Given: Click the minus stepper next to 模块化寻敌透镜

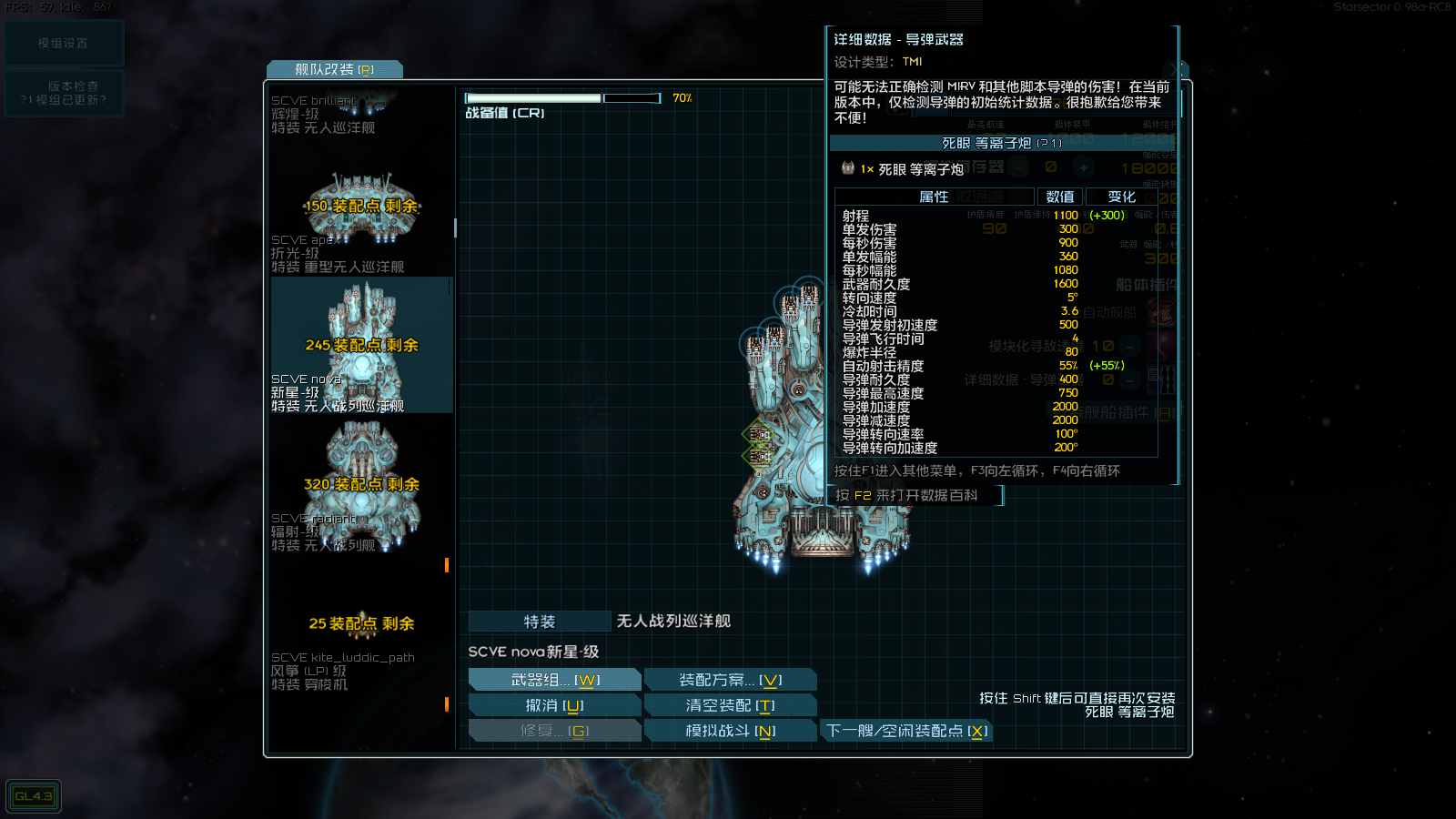Looking at the screenshot, I should tap(1128, 346).
